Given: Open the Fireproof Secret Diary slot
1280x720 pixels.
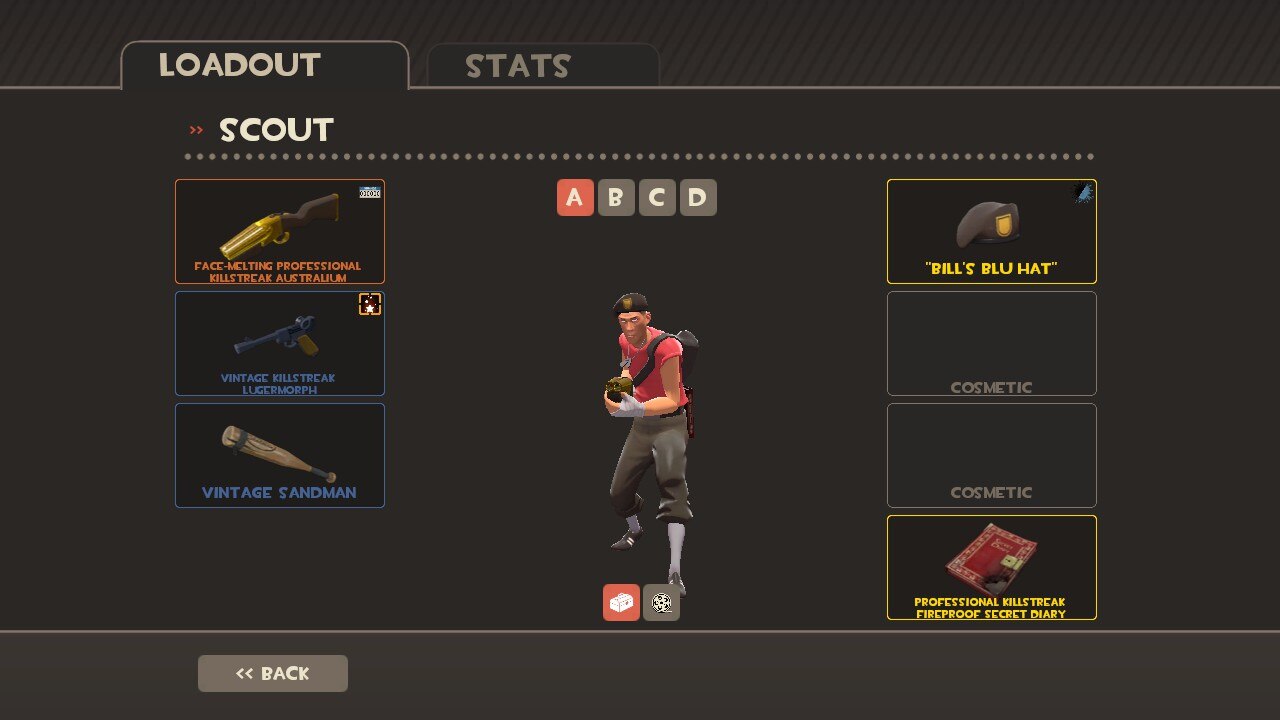Looking at the screenshot, I should coord(991,567).
